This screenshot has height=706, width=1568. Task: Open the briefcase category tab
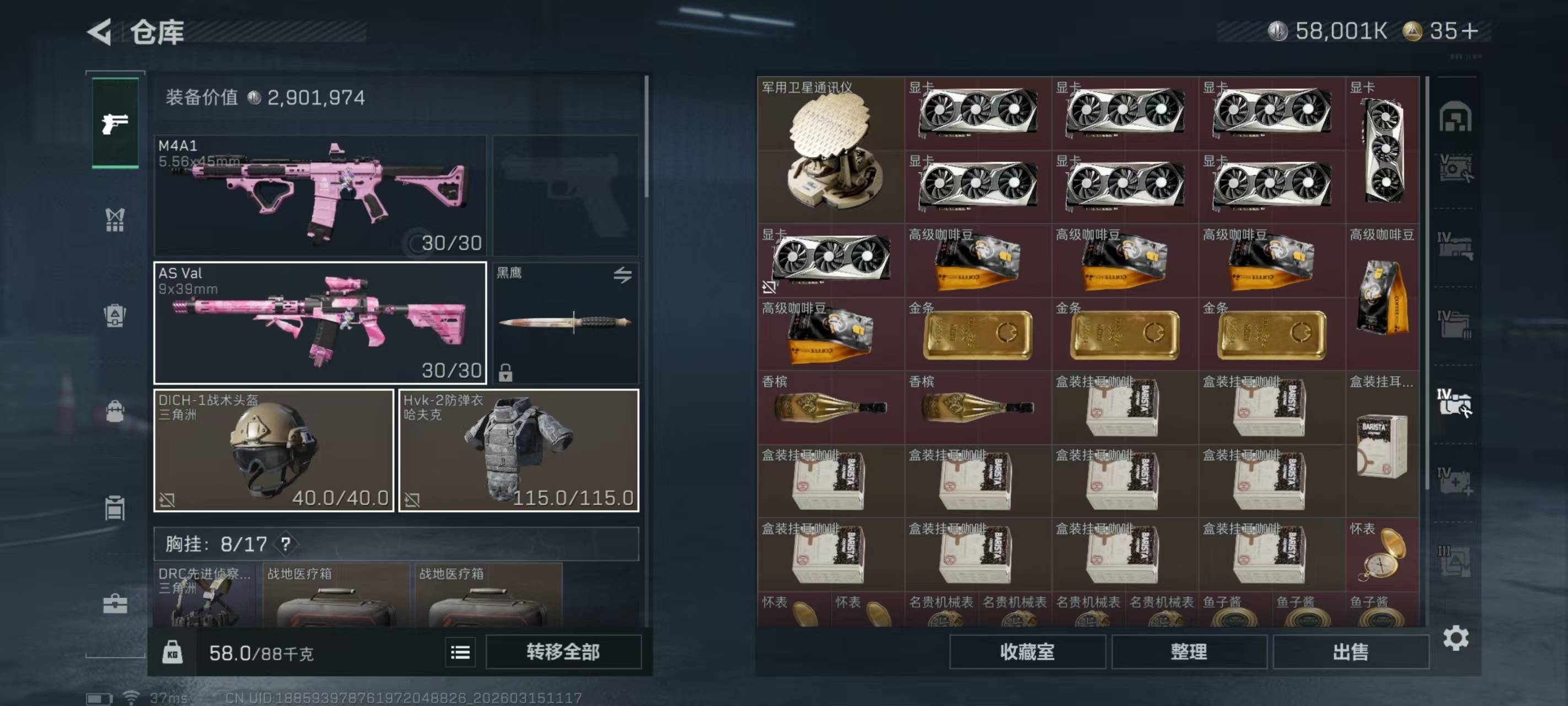115,603
